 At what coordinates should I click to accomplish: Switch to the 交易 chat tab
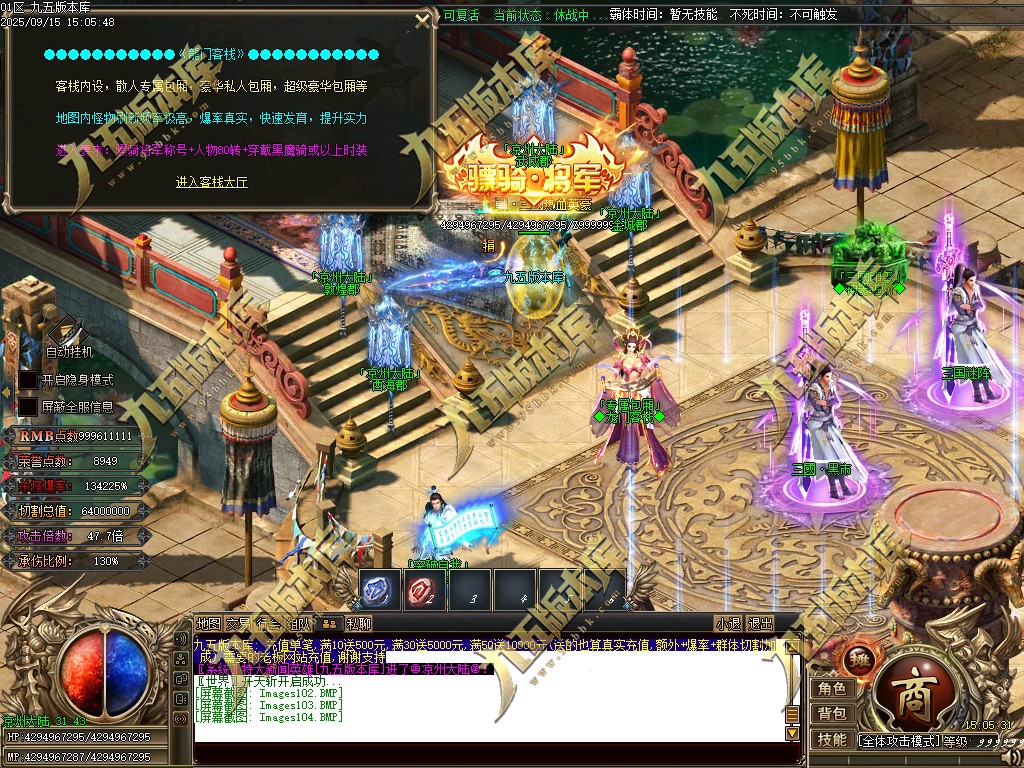pyautogui.click(x=239, y=624)
